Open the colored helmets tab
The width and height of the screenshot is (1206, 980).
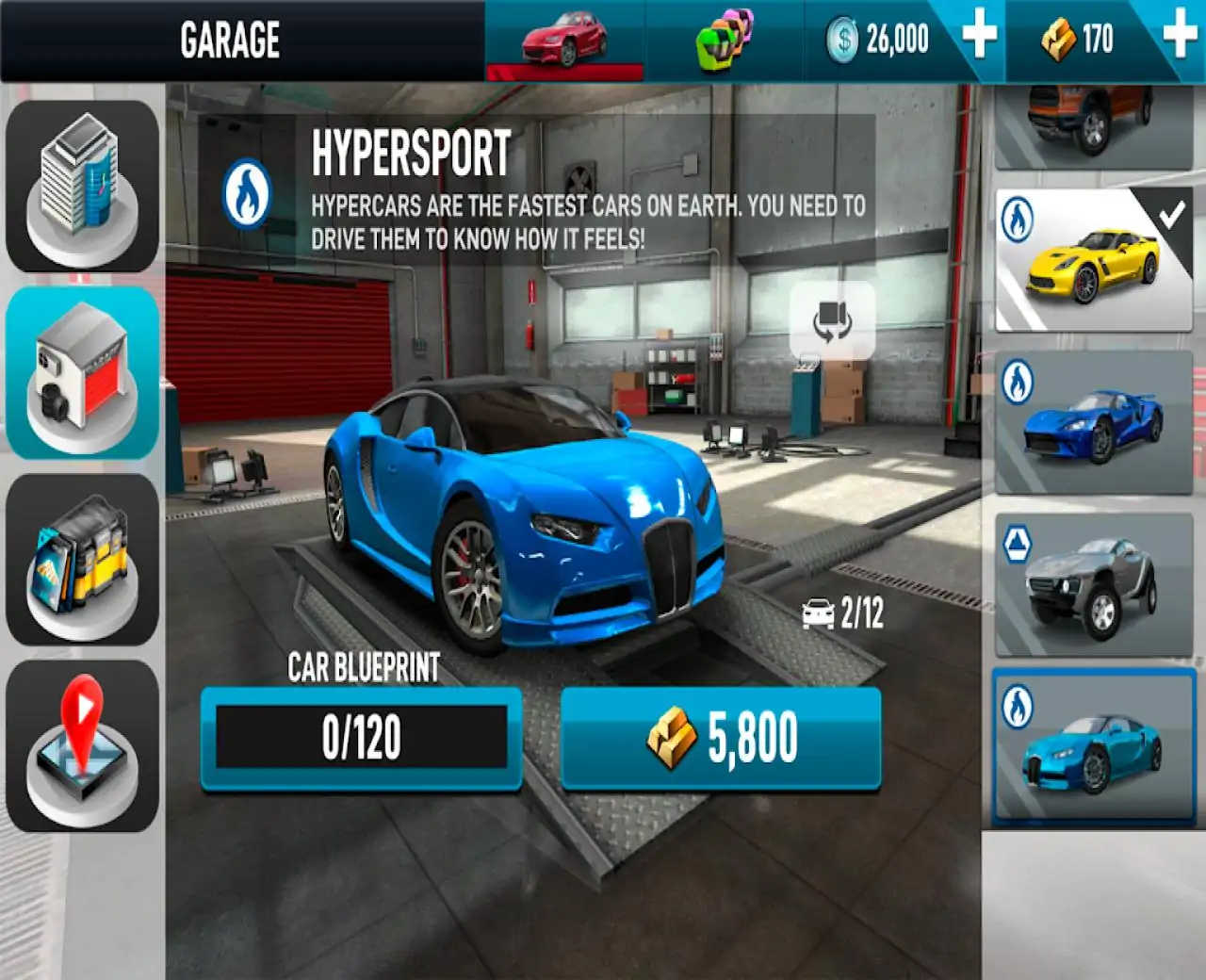point(724,41)
